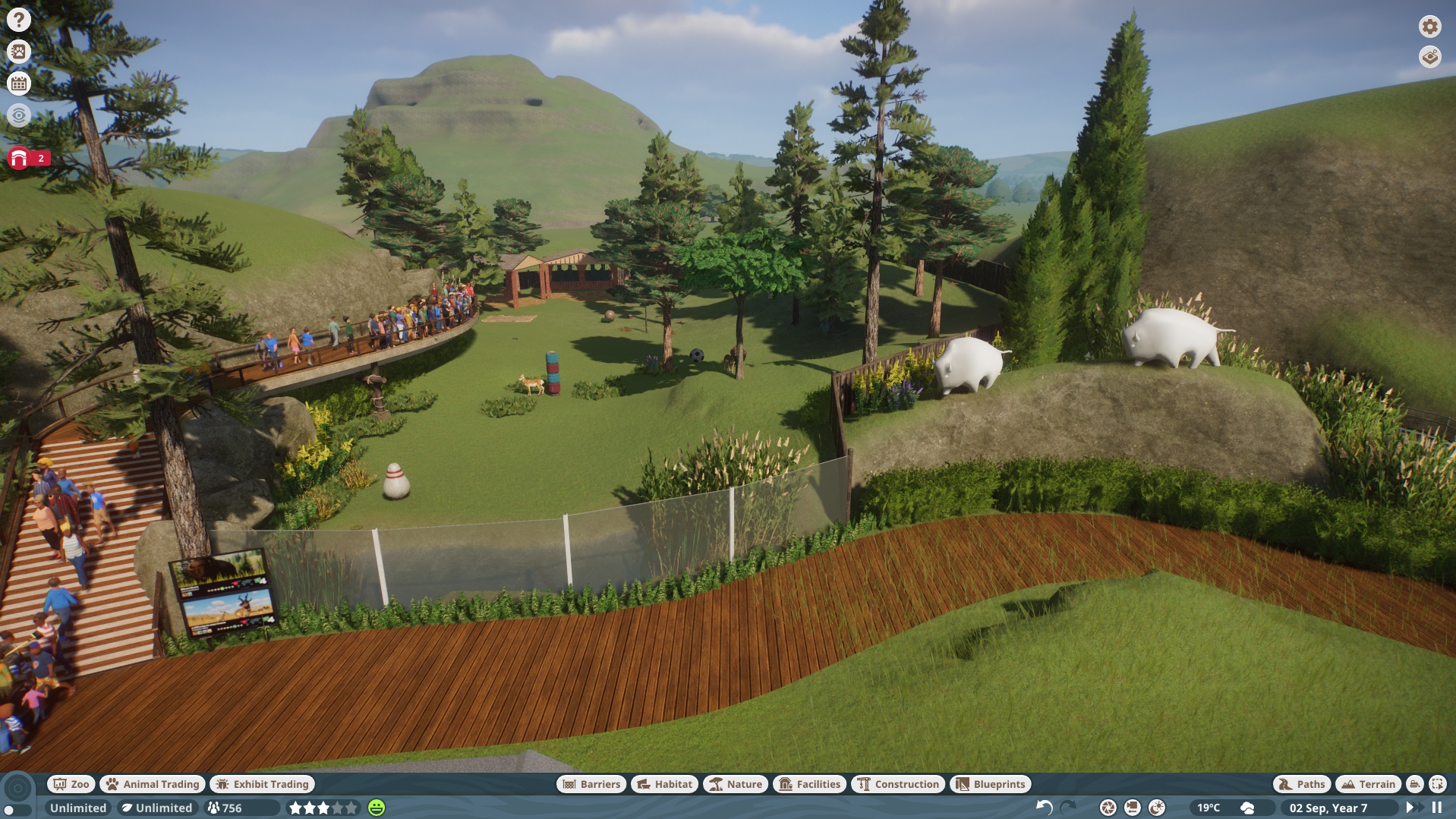Open Animal Trading
Image resolution: width=1456 pixels, height=819 pixels.
[x=153, y=784]
